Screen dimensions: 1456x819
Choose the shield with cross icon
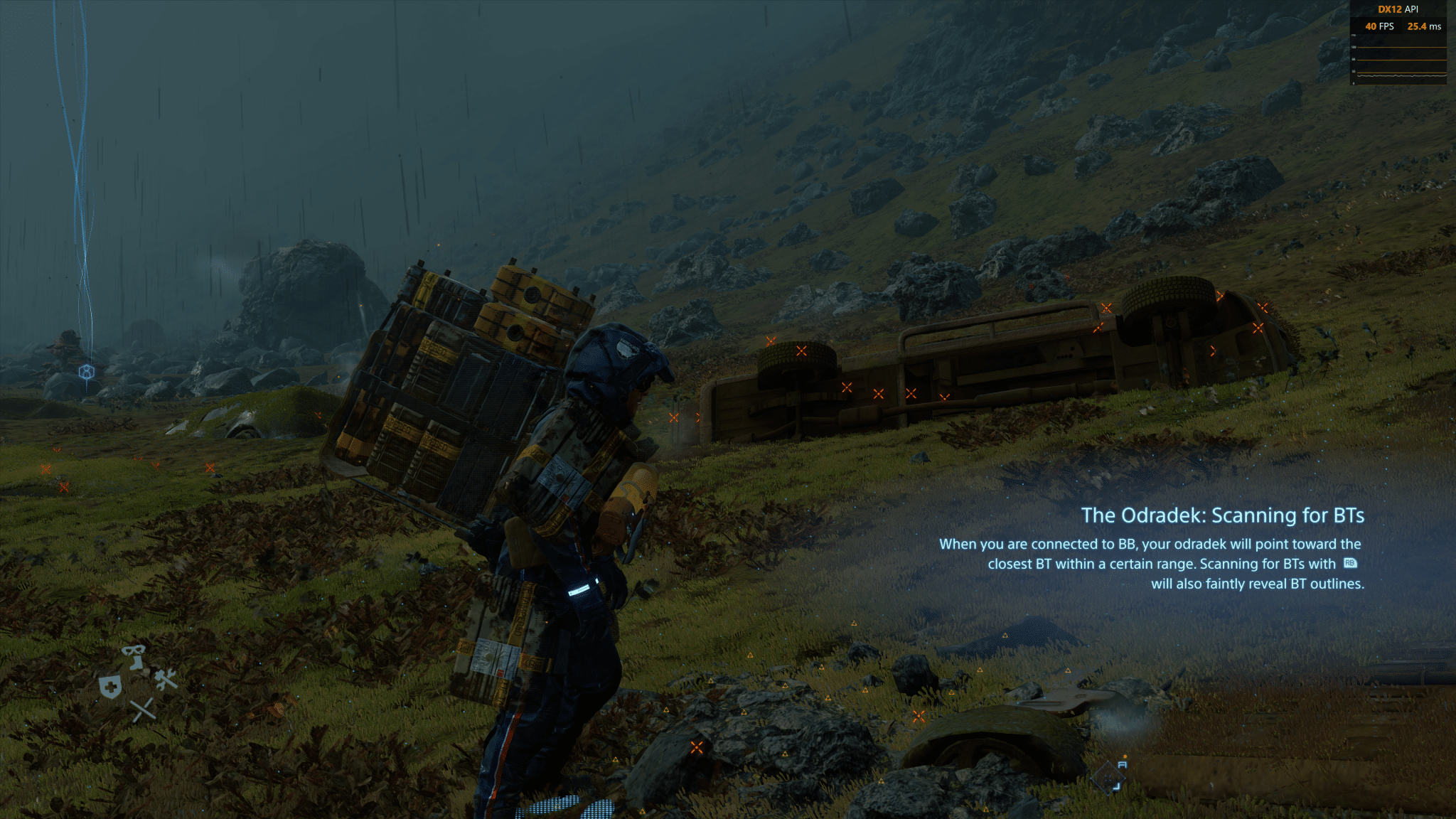(110, 687)
